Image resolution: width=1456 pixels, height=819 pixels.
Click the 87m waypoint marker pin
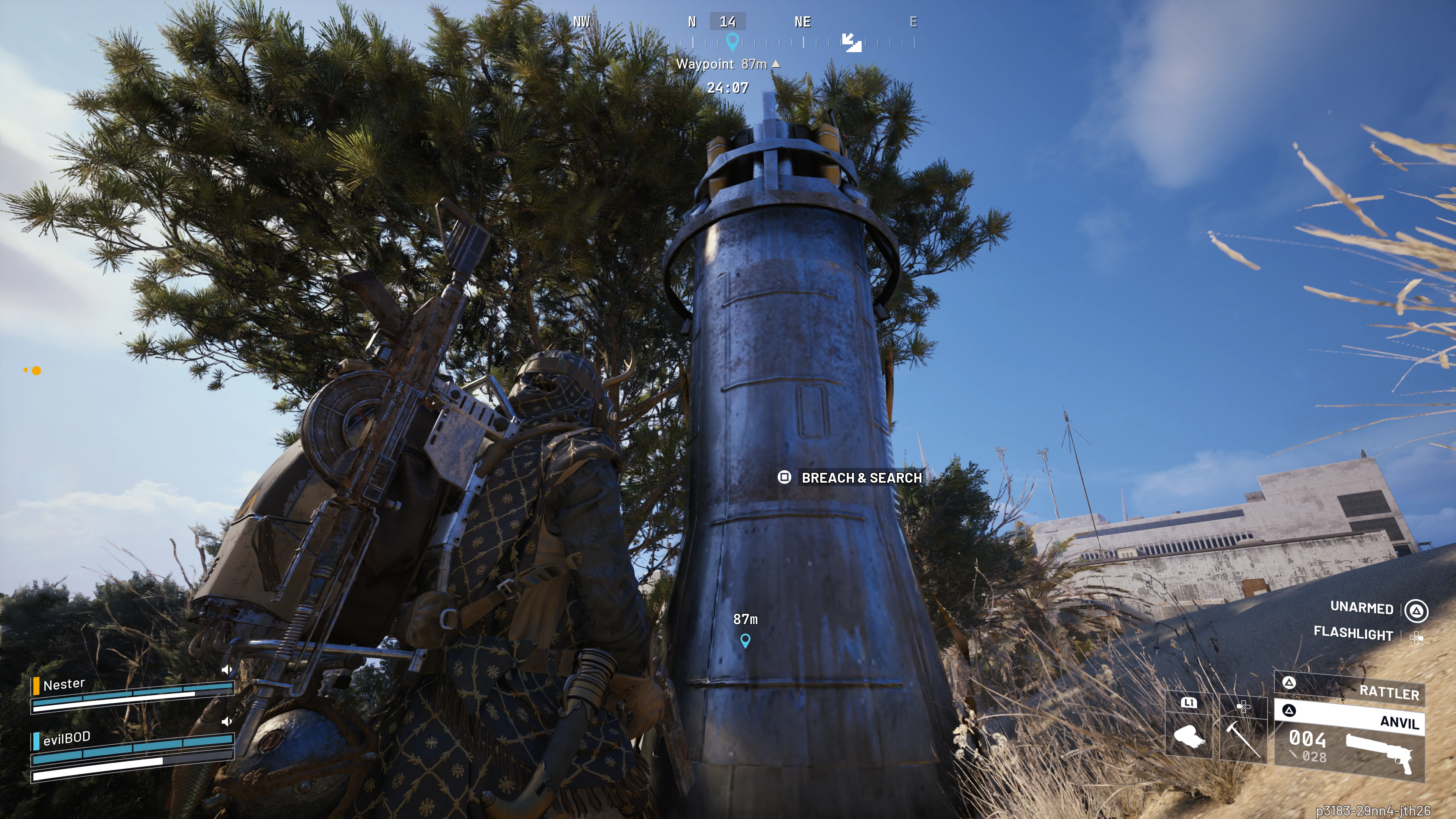[745, 640]
